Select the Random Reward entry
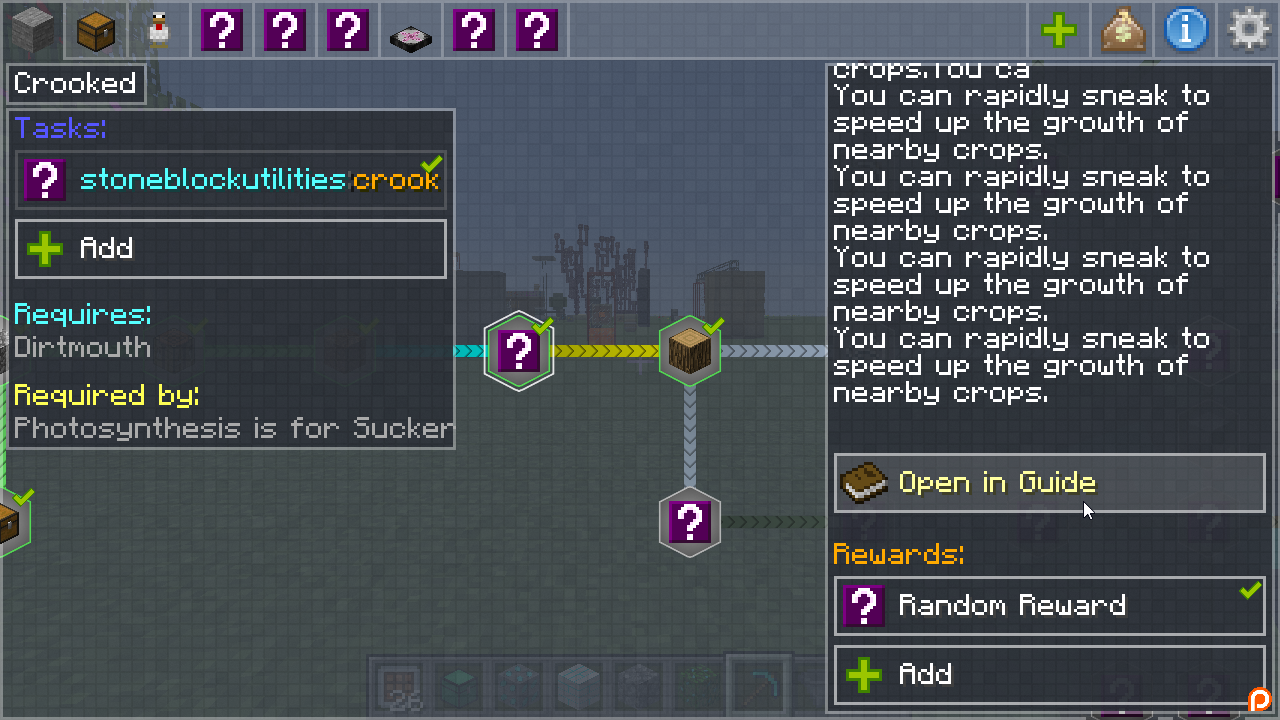This screenshot has height=720, width=1280. click(x=1049, y=605)
